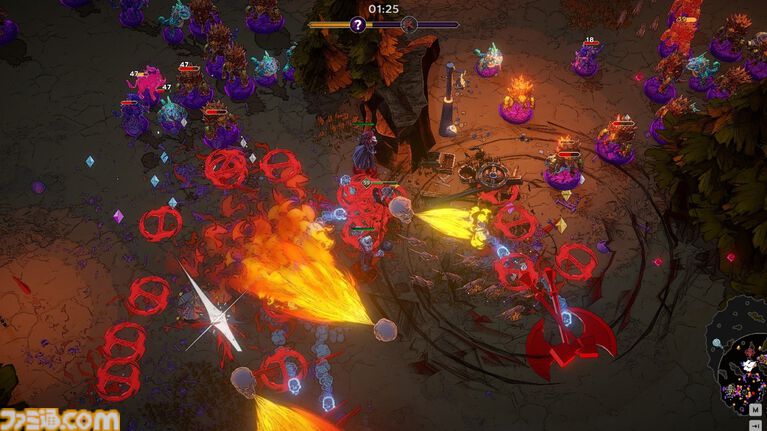The image size is (767, 431).
Task: Click the Famitsu.com watermark logo
Action: pos(60,419)
